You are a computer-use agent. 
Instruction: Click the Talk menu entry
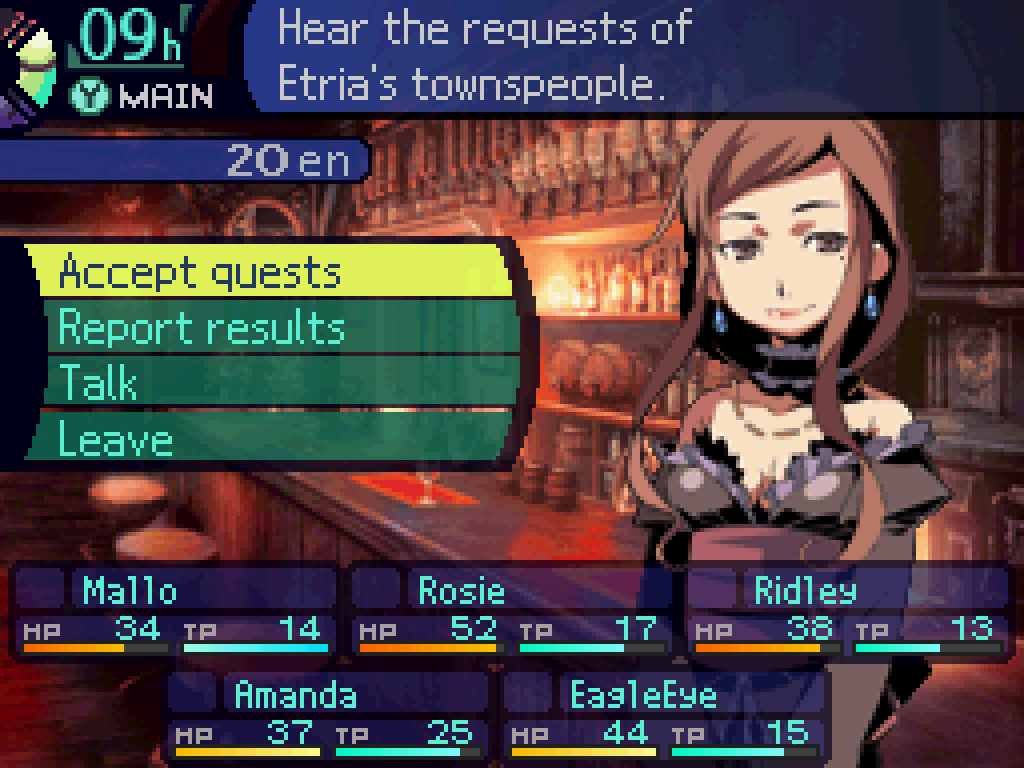pyautogui.click(x=275, y=383)
